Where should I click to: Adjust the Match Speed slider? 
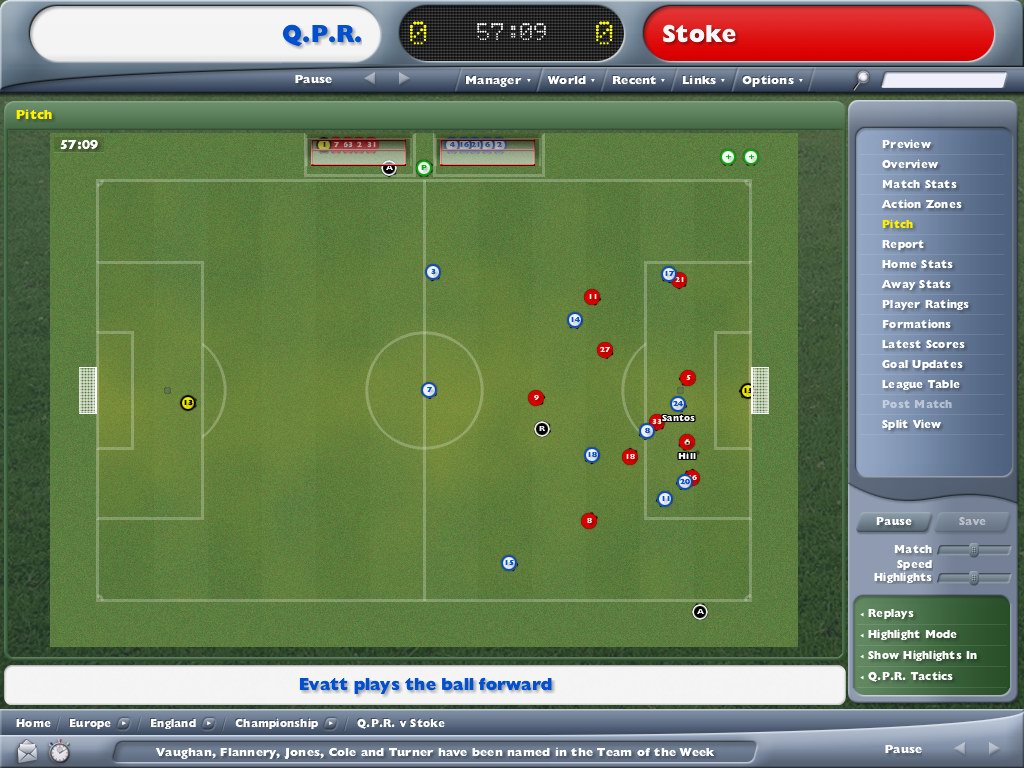click(973, 550)
